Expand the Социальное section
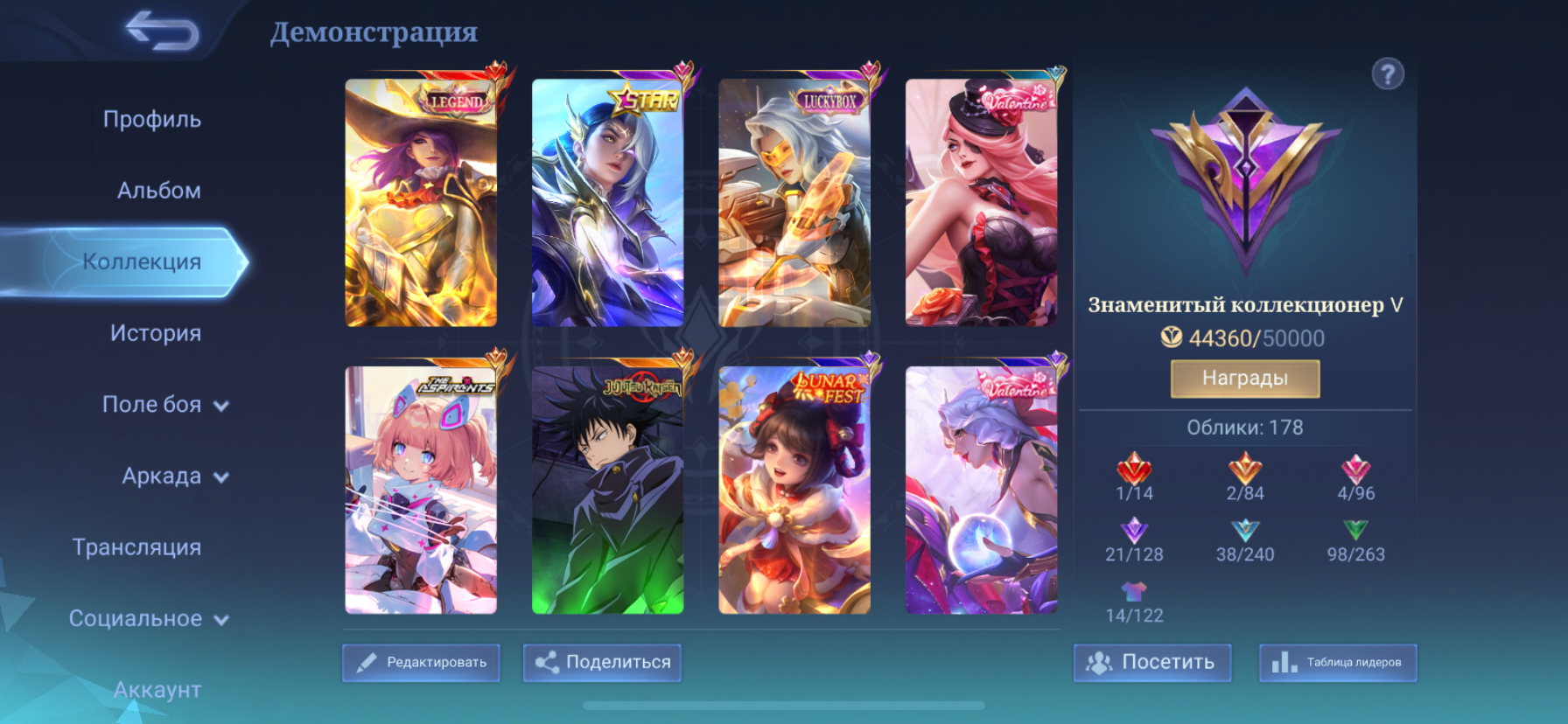Viewport: 1568px width, 724px height. point(148,619)
